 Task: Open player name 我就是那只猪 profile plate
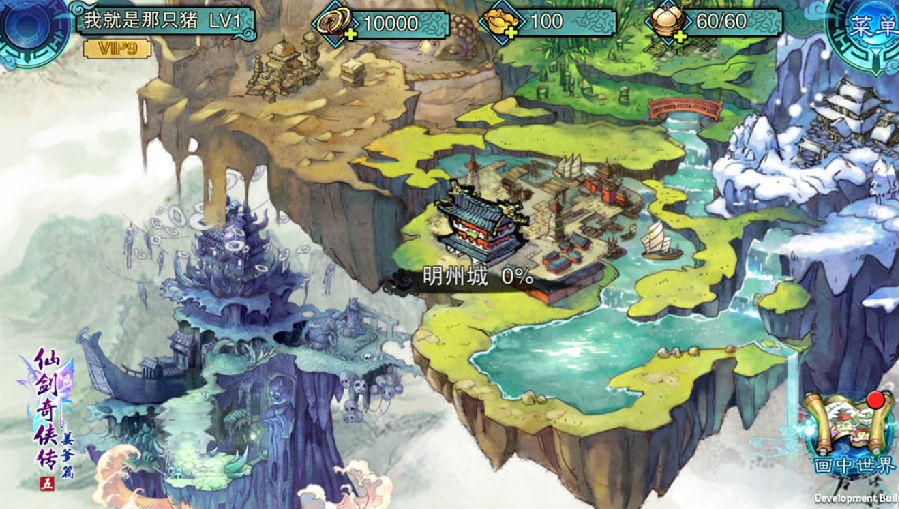(168, 20)
